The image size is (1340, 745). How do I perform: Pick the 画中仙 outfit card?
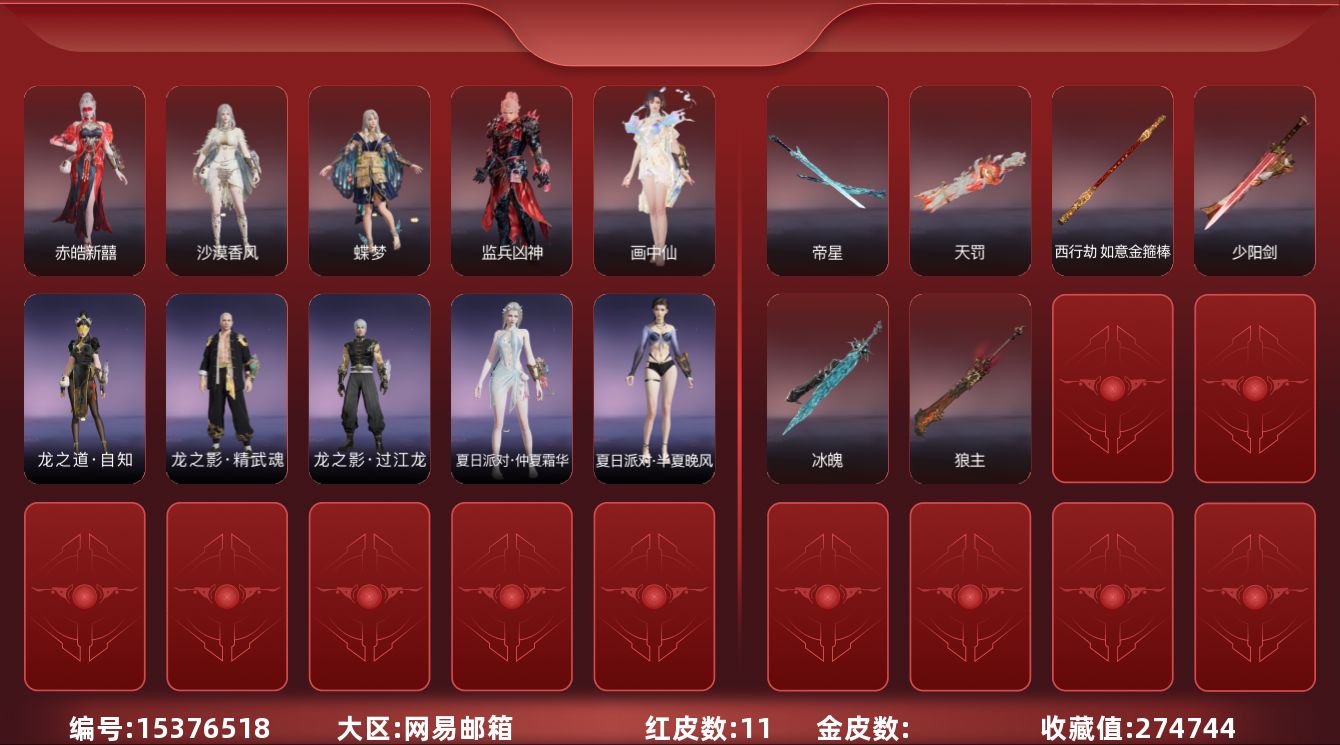tap(654, 180)
